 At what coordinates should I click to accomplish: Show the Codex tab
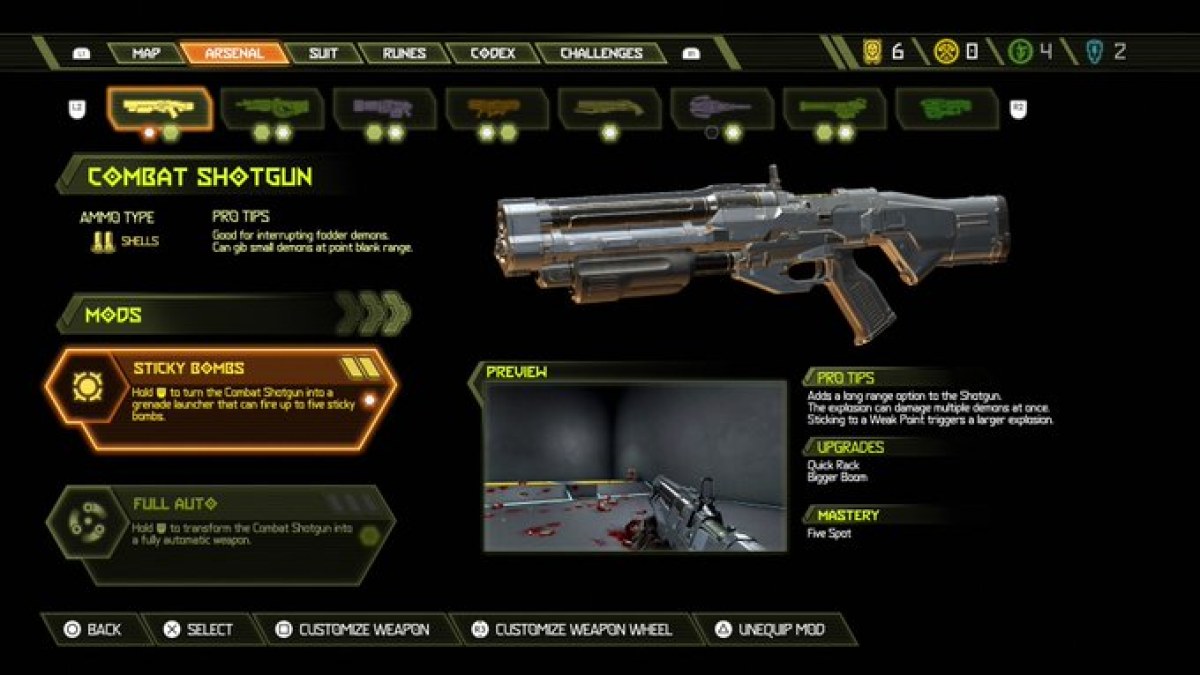[492, 53]
